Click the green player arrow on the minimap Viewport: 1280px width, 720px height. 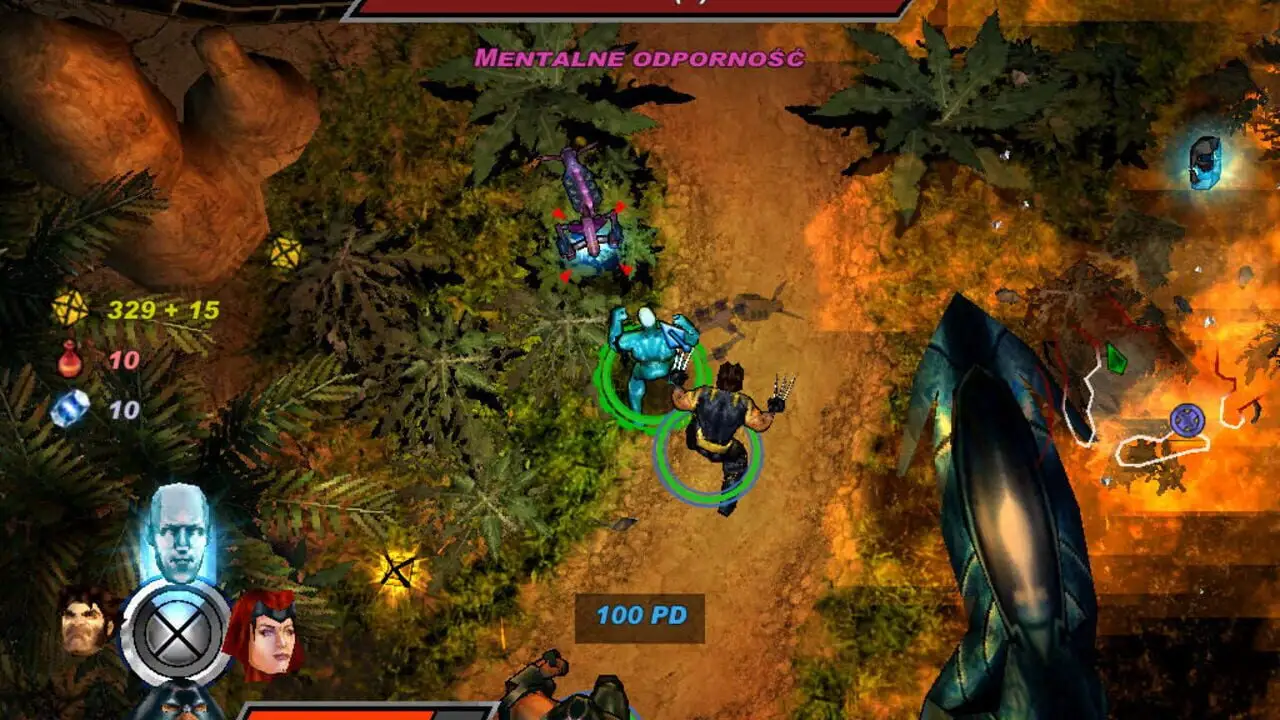point(1116,358)
